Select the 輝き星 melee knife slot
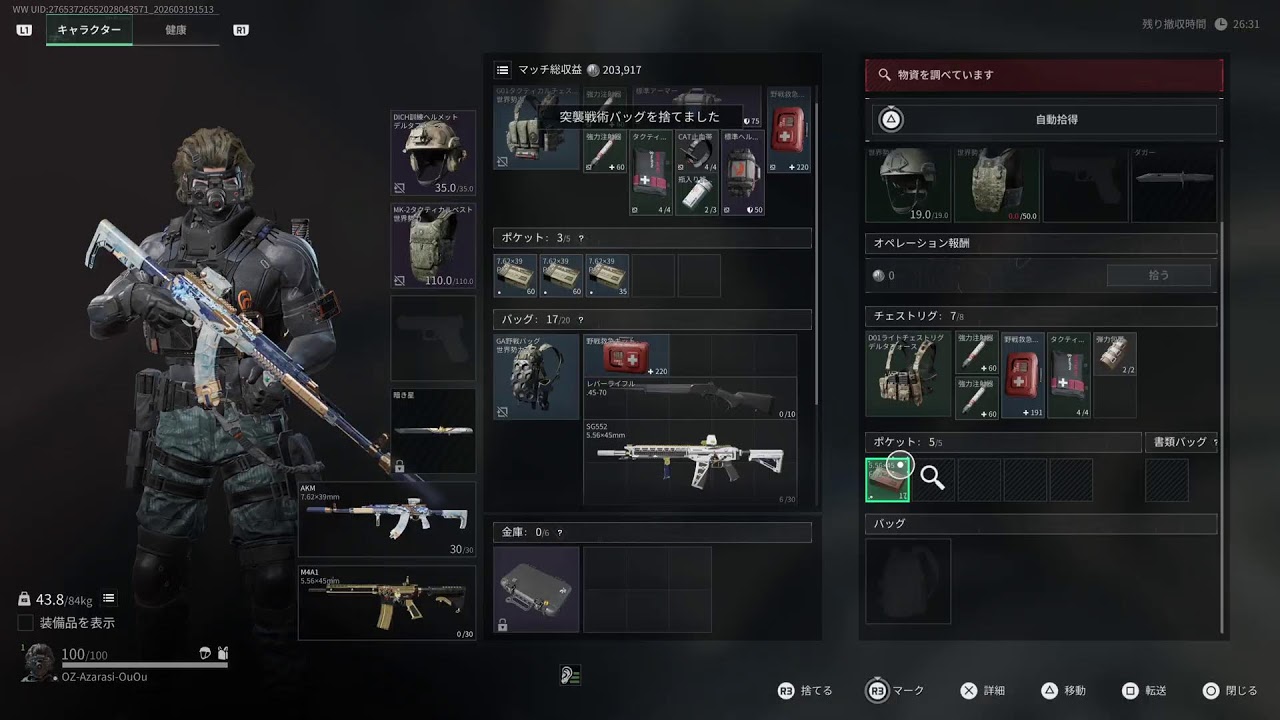Screen dimensions: 1280x720 click(433, 430)
